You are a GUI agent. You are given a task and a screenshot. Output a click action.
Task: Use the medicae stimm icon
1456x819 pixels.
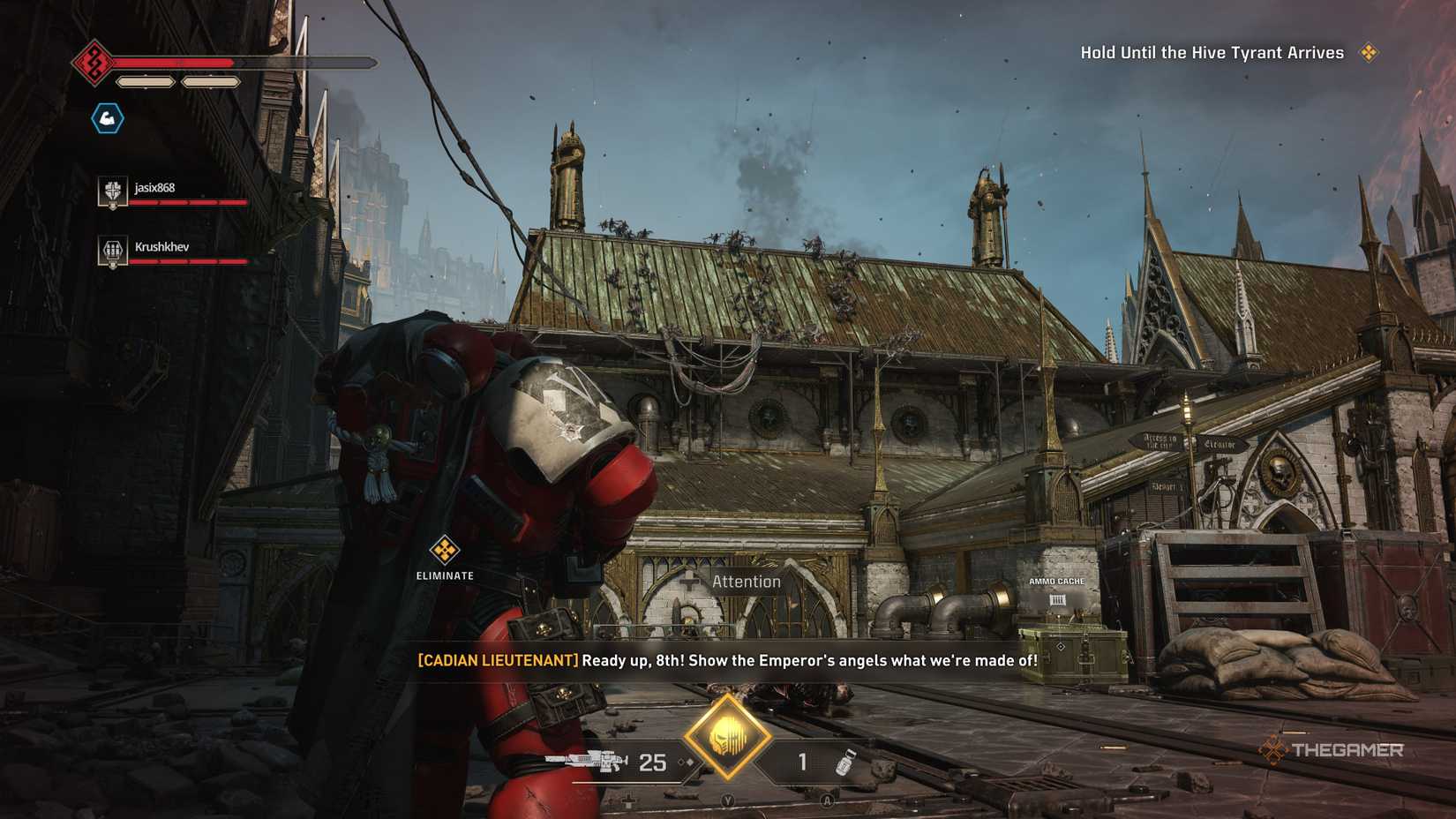[x=845, y=762]
